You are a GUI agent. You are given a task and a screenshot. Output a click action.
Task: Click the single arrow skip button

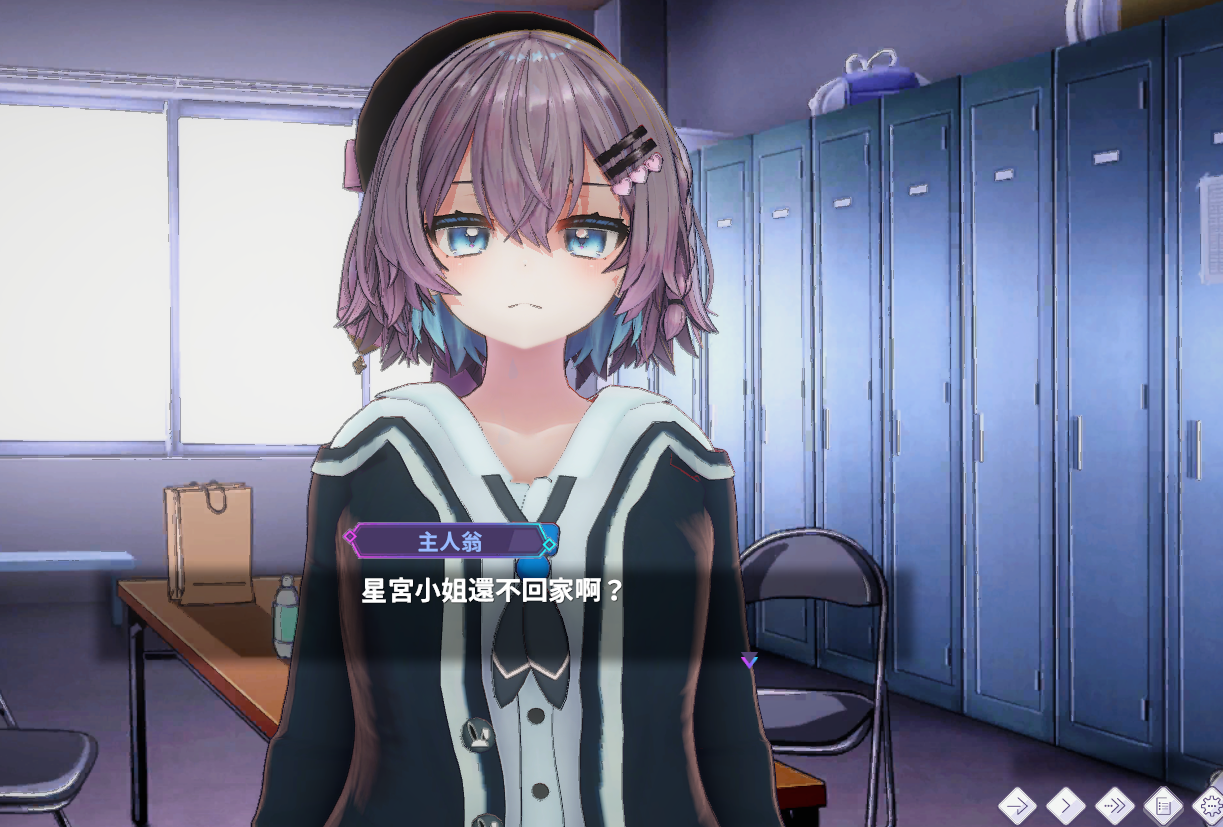tap(1017, 803)
